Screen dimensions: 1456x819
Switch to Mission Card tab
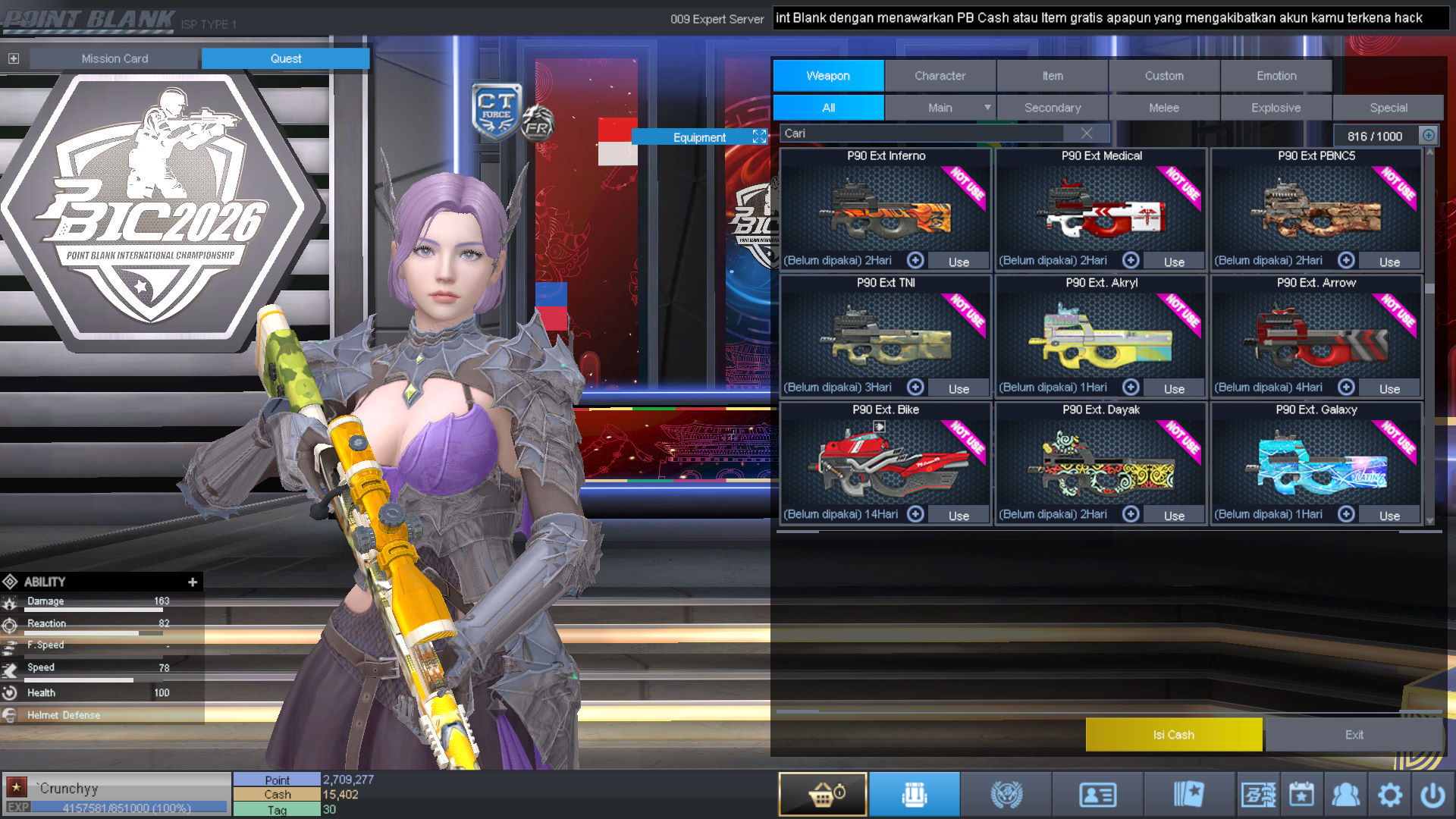[x=115, y=58]
